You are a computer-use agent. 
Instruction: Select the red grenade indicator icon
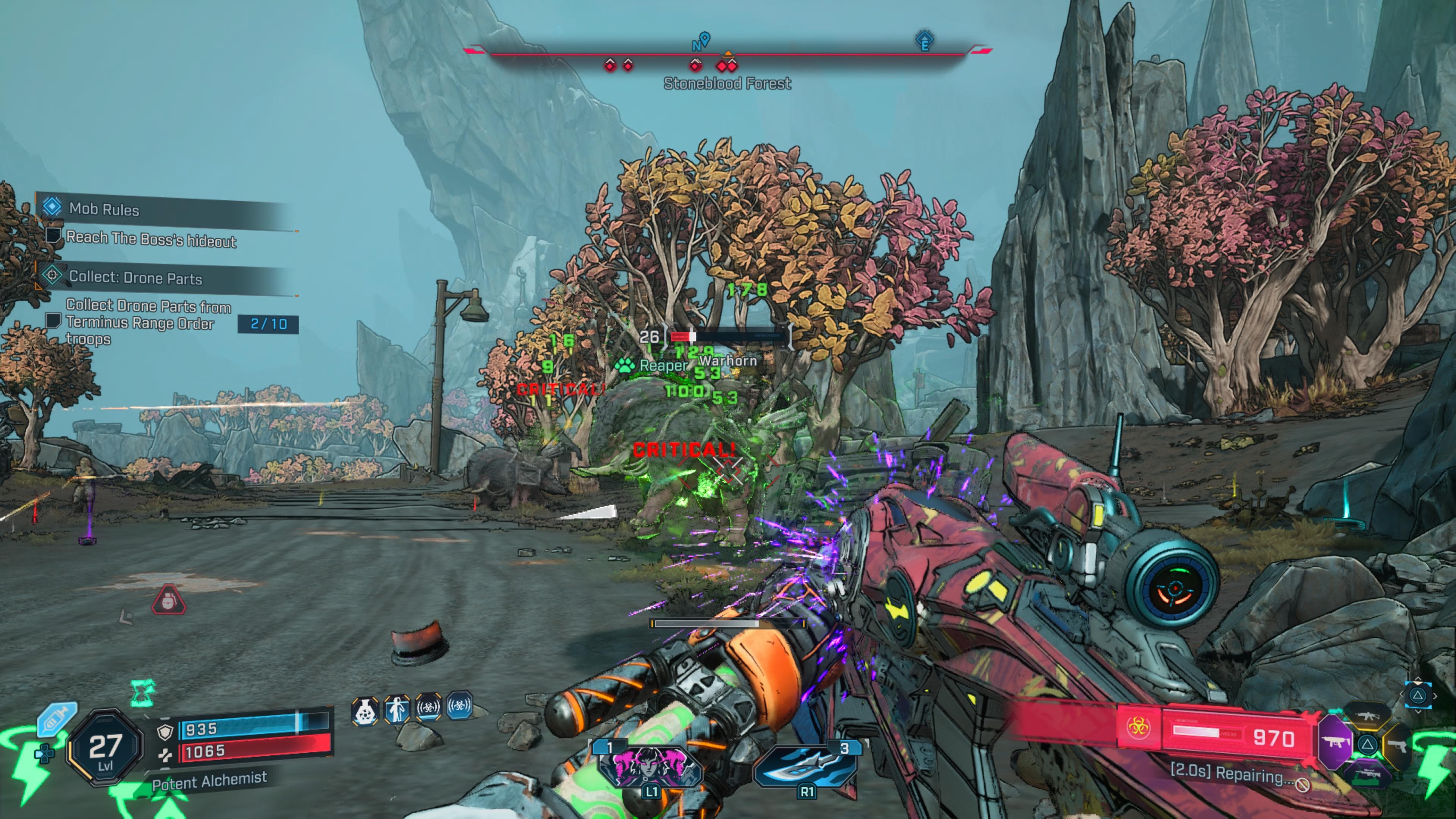pos(168,600)
